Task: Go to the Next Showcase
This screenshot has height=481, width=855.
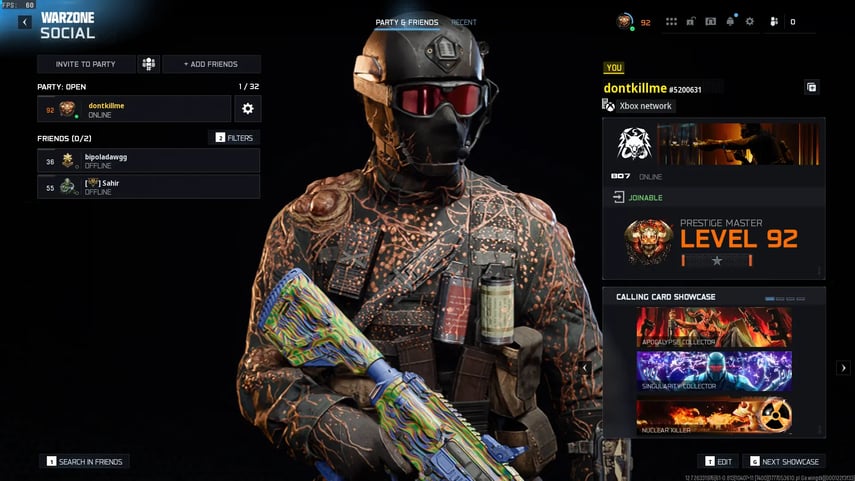Action: click(784, 461)
